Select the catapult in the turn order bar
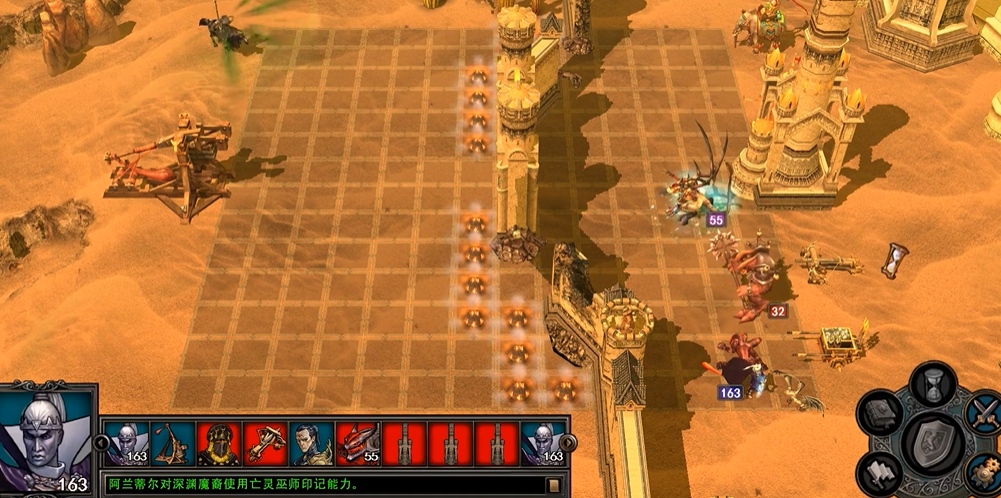The image size is (1001, 498). pos(173,443)
